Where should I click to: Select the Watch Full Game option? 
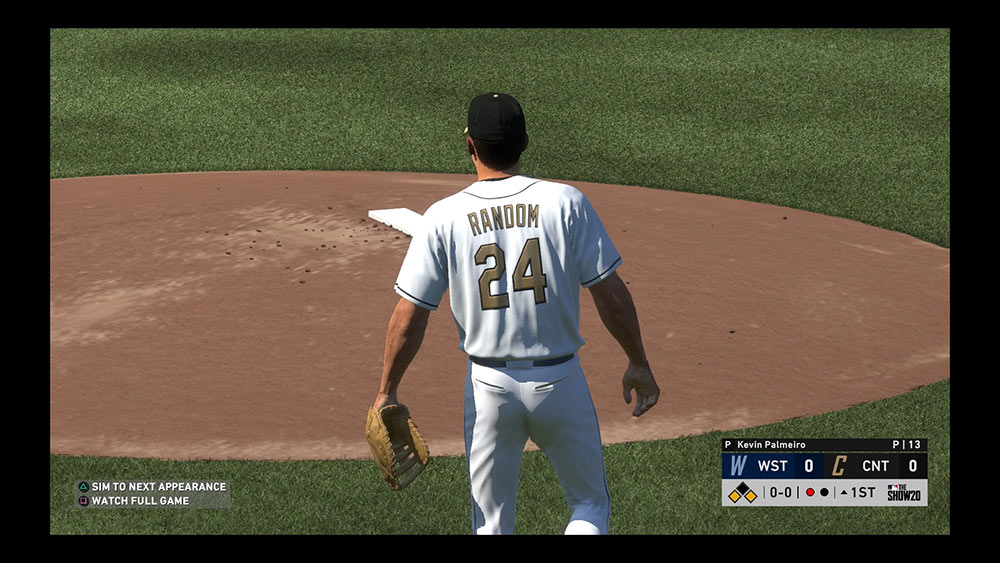click(x=140, y=501)
